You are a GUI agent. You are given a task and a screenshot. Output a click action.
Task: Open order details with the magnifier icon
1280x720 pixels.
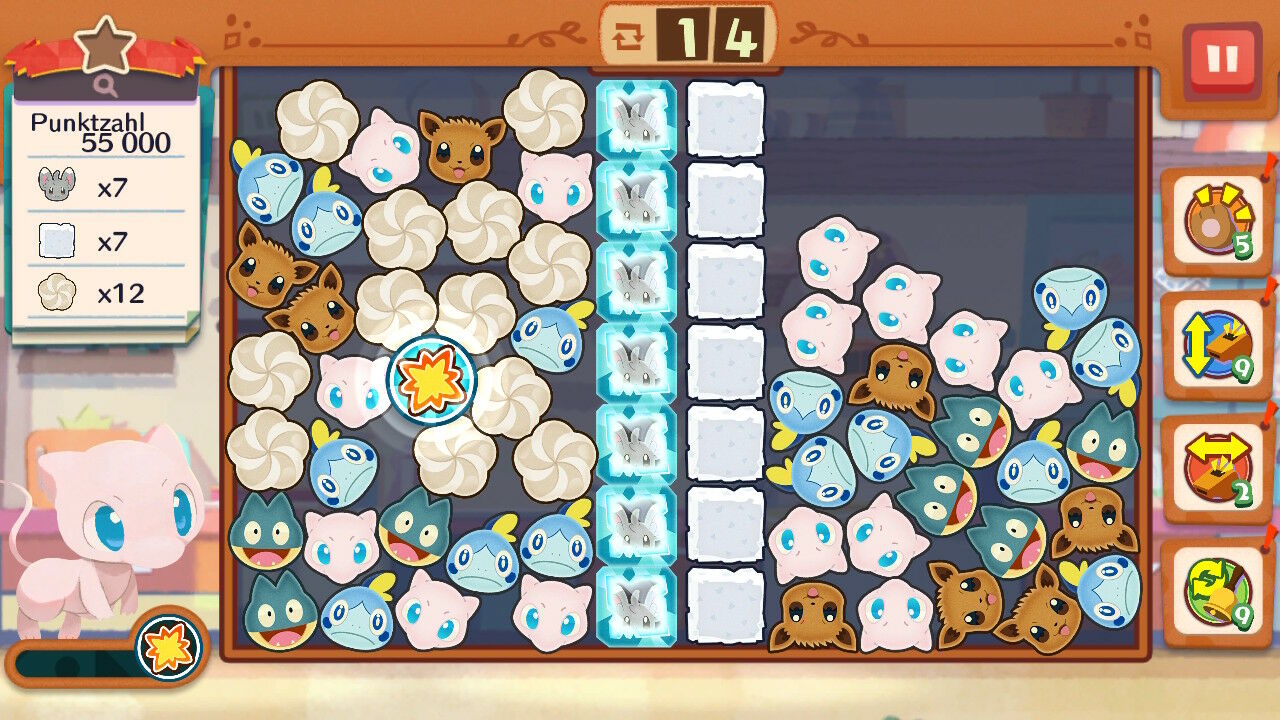pos(107,86)
